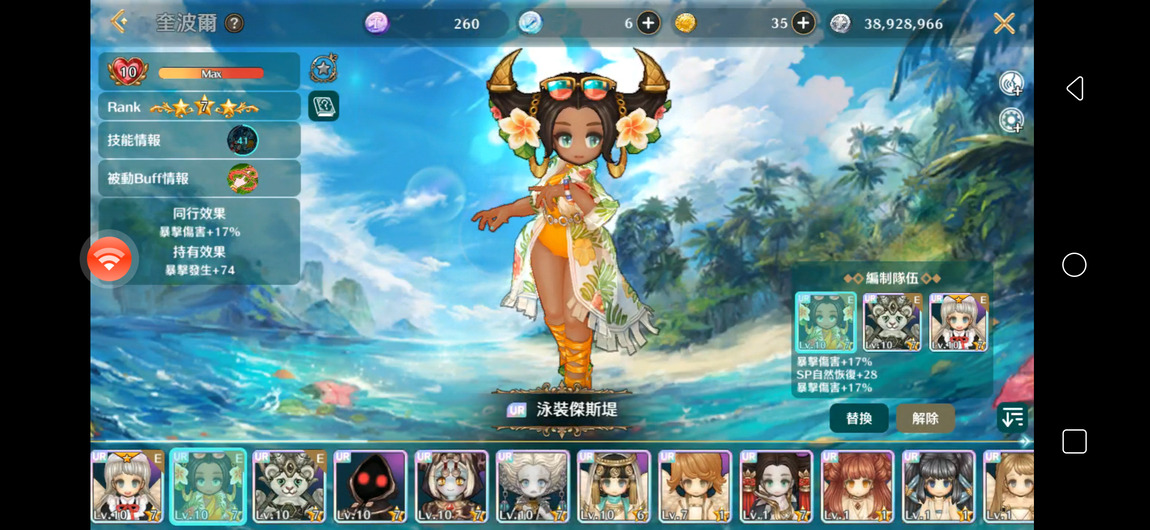
Task: Tap the 替換 replace button
Action: (859, 418)
